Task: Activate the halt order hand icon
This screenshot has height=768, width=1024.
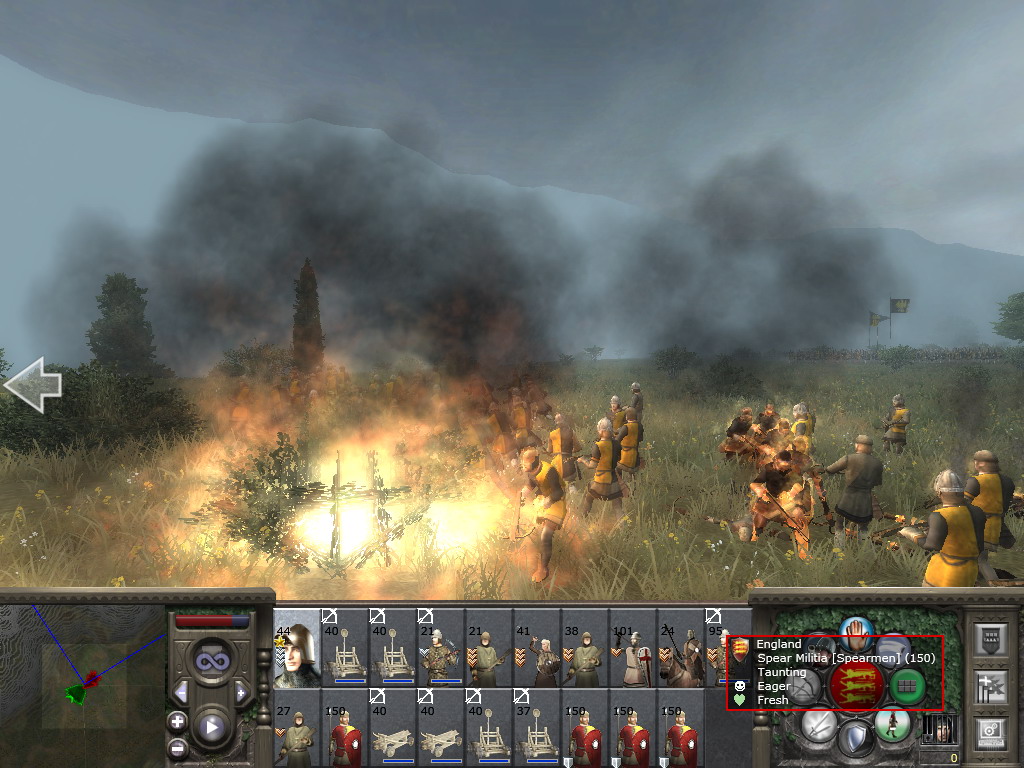Action: pyautogui.click(x=856, y=631)
